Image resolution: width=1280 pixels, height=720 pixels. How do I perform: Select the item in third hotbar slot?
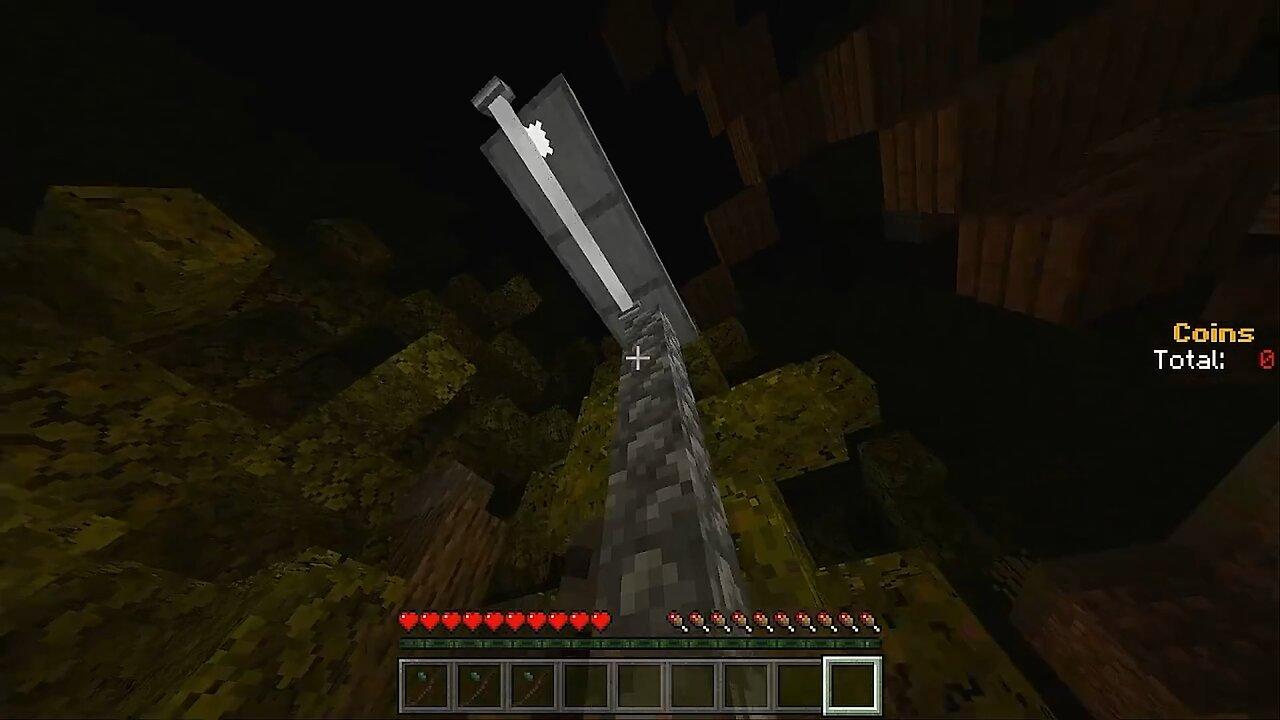(x=531, y=685)
